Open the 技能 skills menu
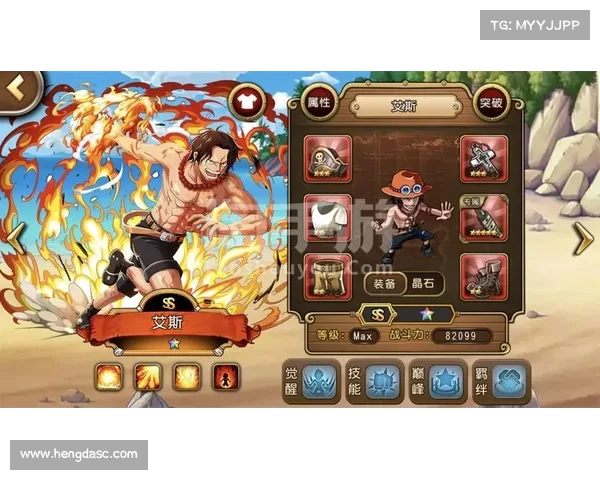The width and height of the screenshot is (600, 480). click(371, 381)
